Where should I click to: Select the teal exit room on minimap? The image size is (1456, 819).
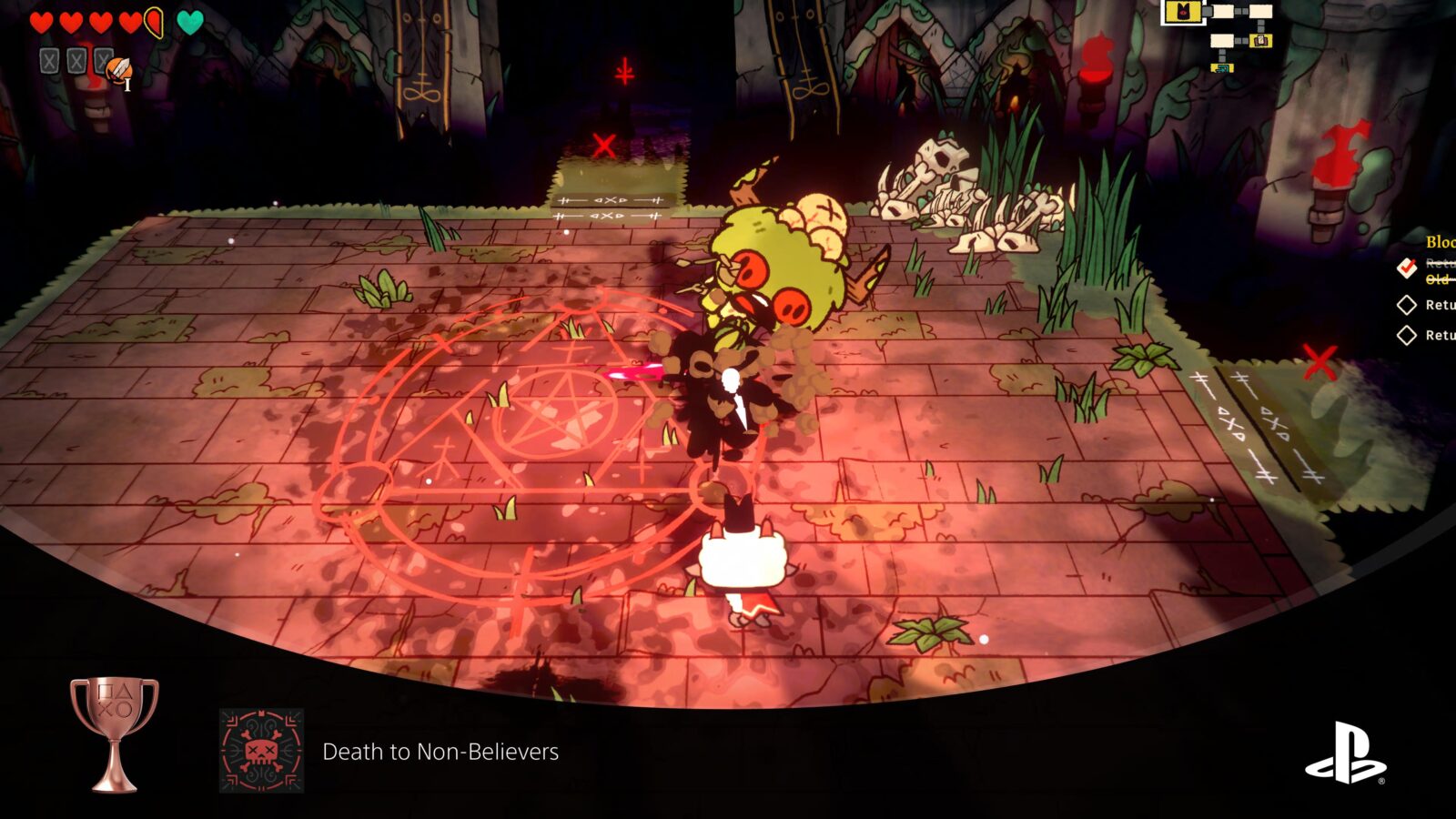tap(1223, 67)
